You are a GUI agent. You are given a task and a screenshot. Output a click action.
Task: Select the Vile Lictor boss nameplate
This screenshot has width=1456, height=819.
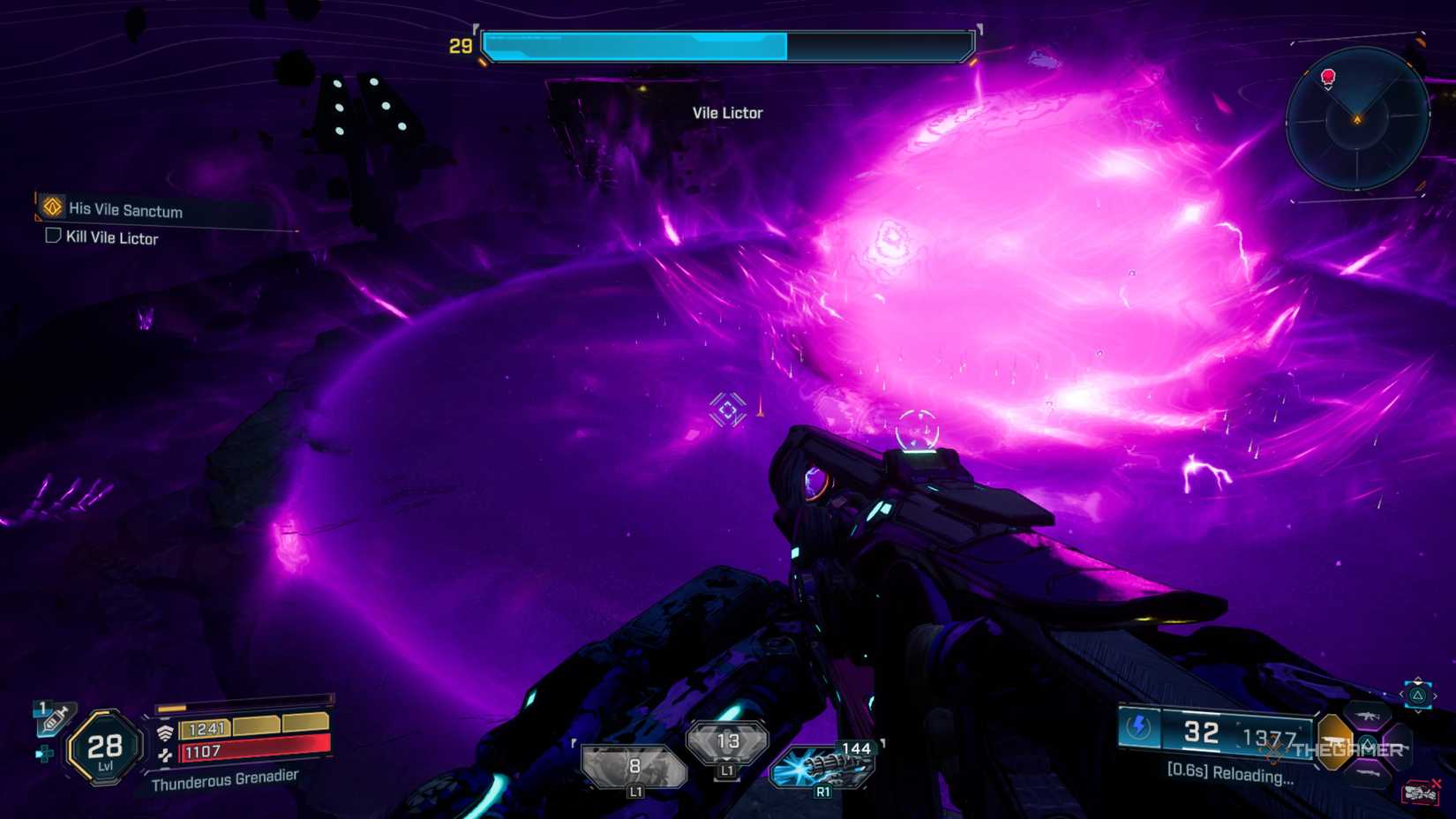(x=726, y=112)
